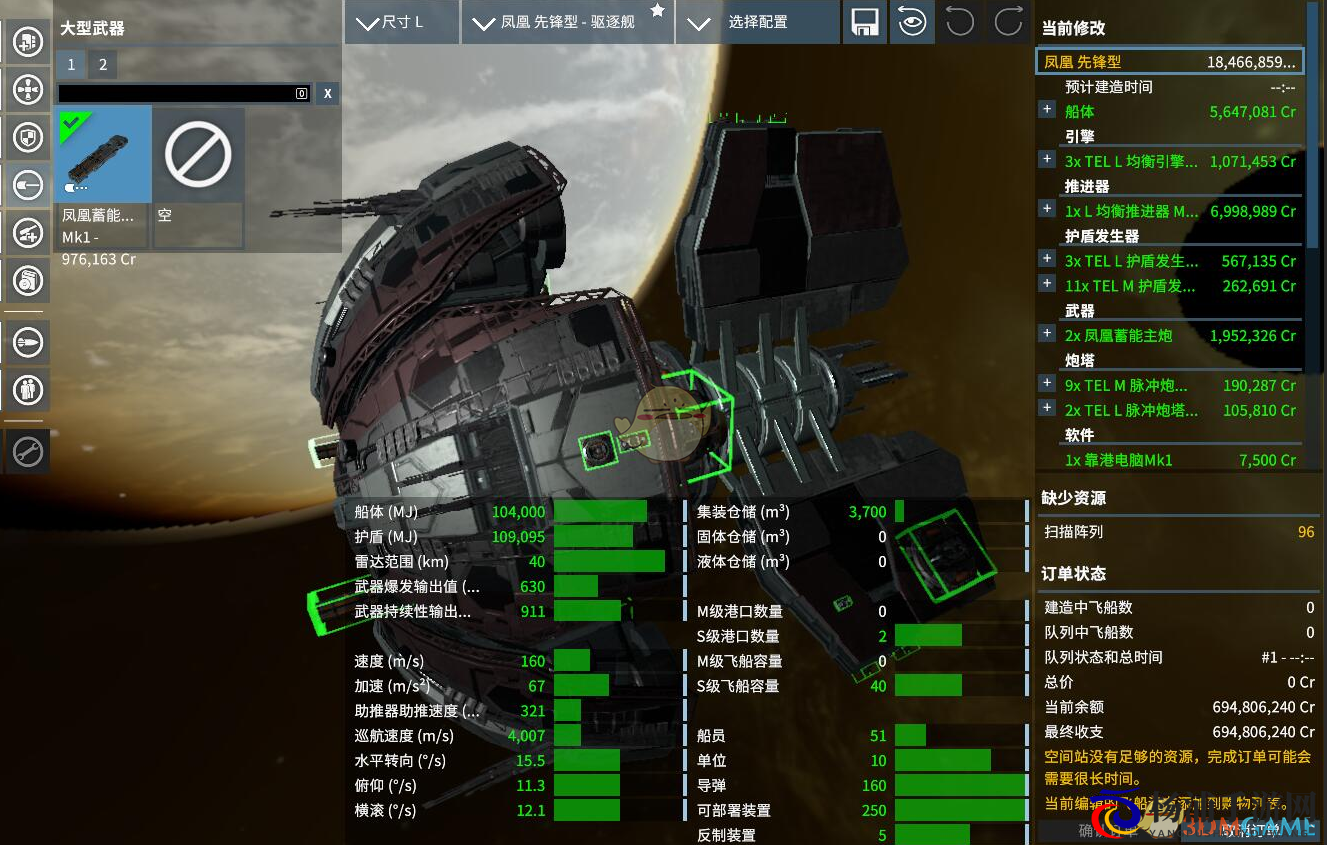The width and height of the screenshot is (1327, 845).
Task: Expand the 船体 hull cost row
Action: coord(1047,110)
